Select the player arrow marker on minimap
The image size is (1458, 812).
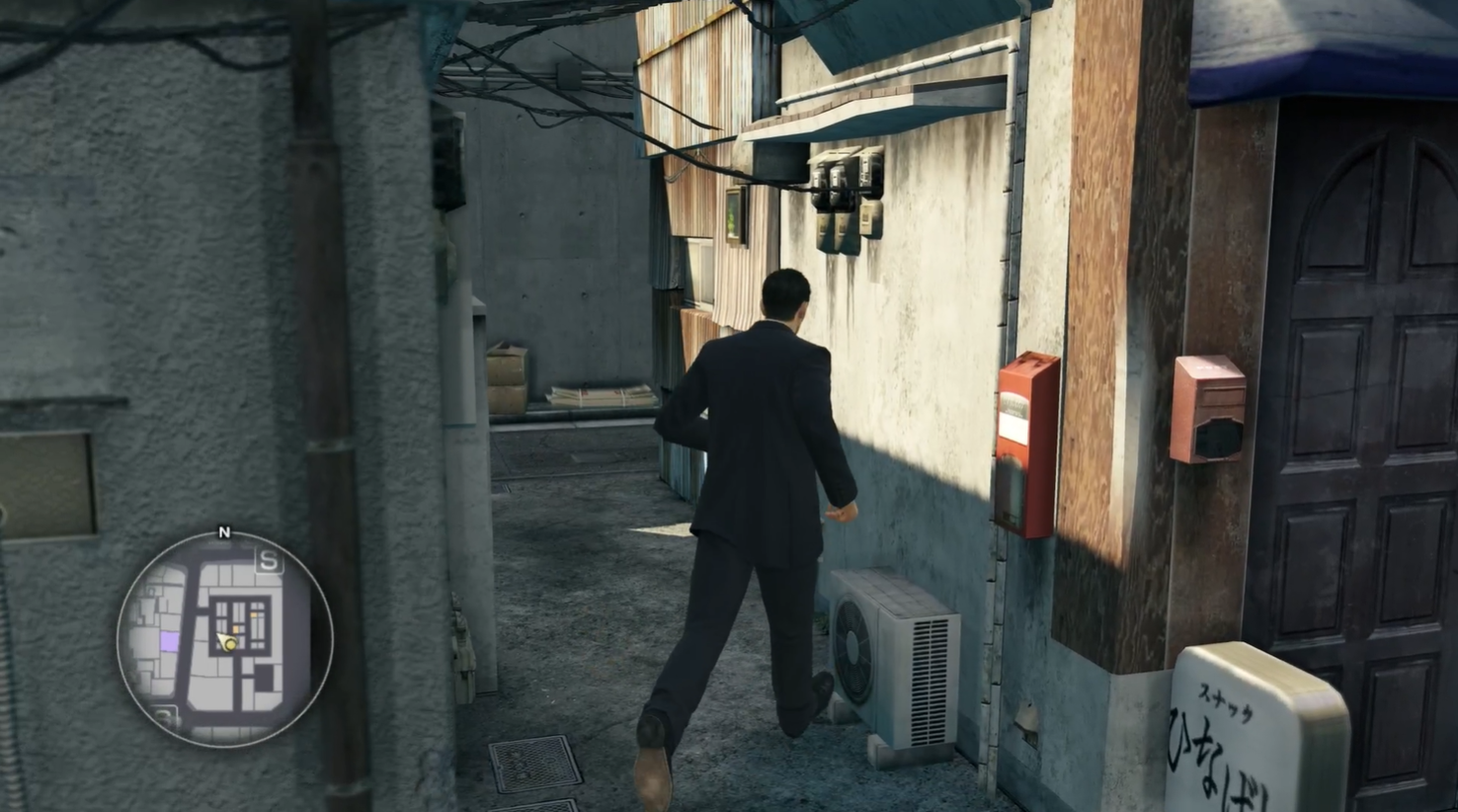[226, 640]
